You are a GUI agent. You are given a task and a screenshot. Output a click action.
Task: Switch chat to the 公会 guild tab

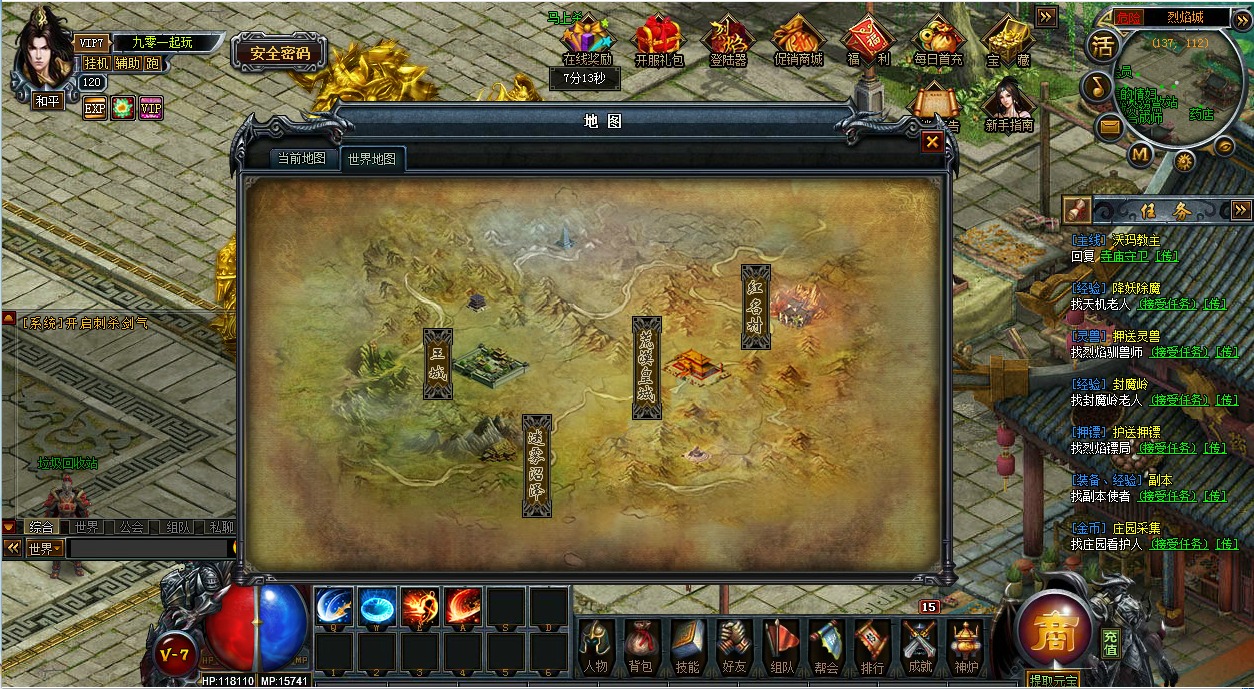(x=131, y=527)
